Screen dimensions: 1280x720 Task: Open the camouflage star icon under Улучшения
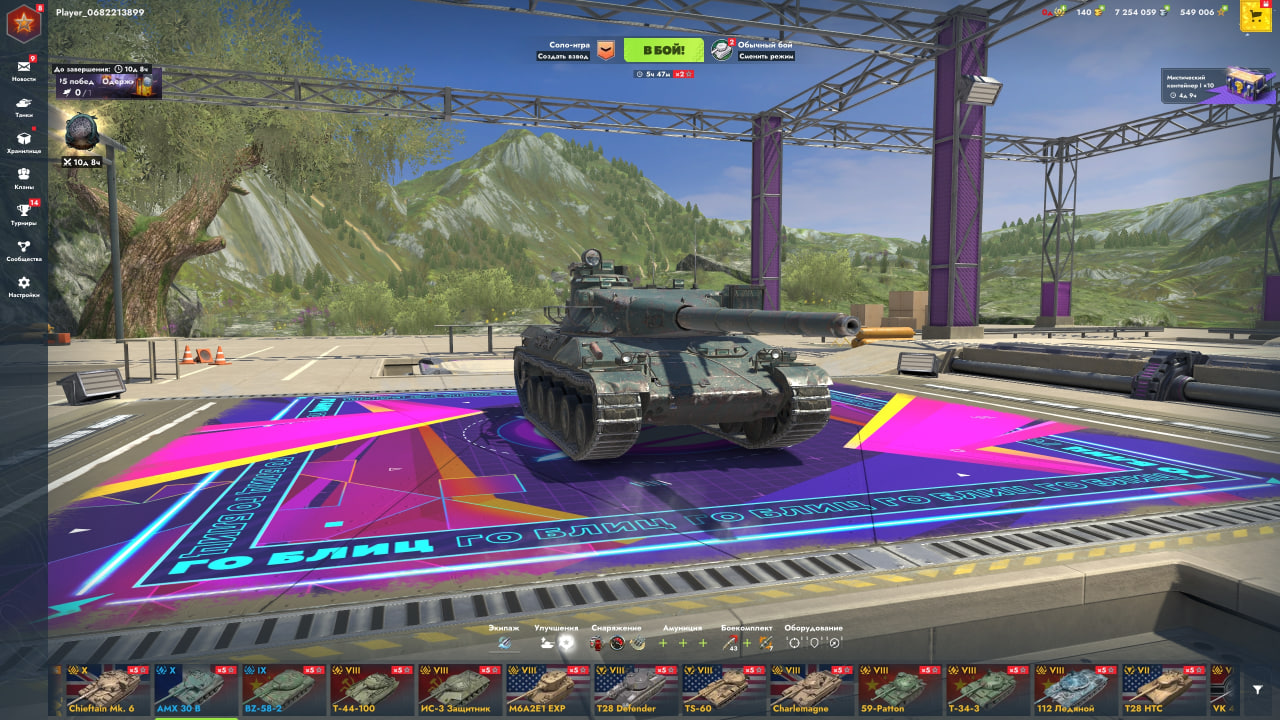pos(565,642)
